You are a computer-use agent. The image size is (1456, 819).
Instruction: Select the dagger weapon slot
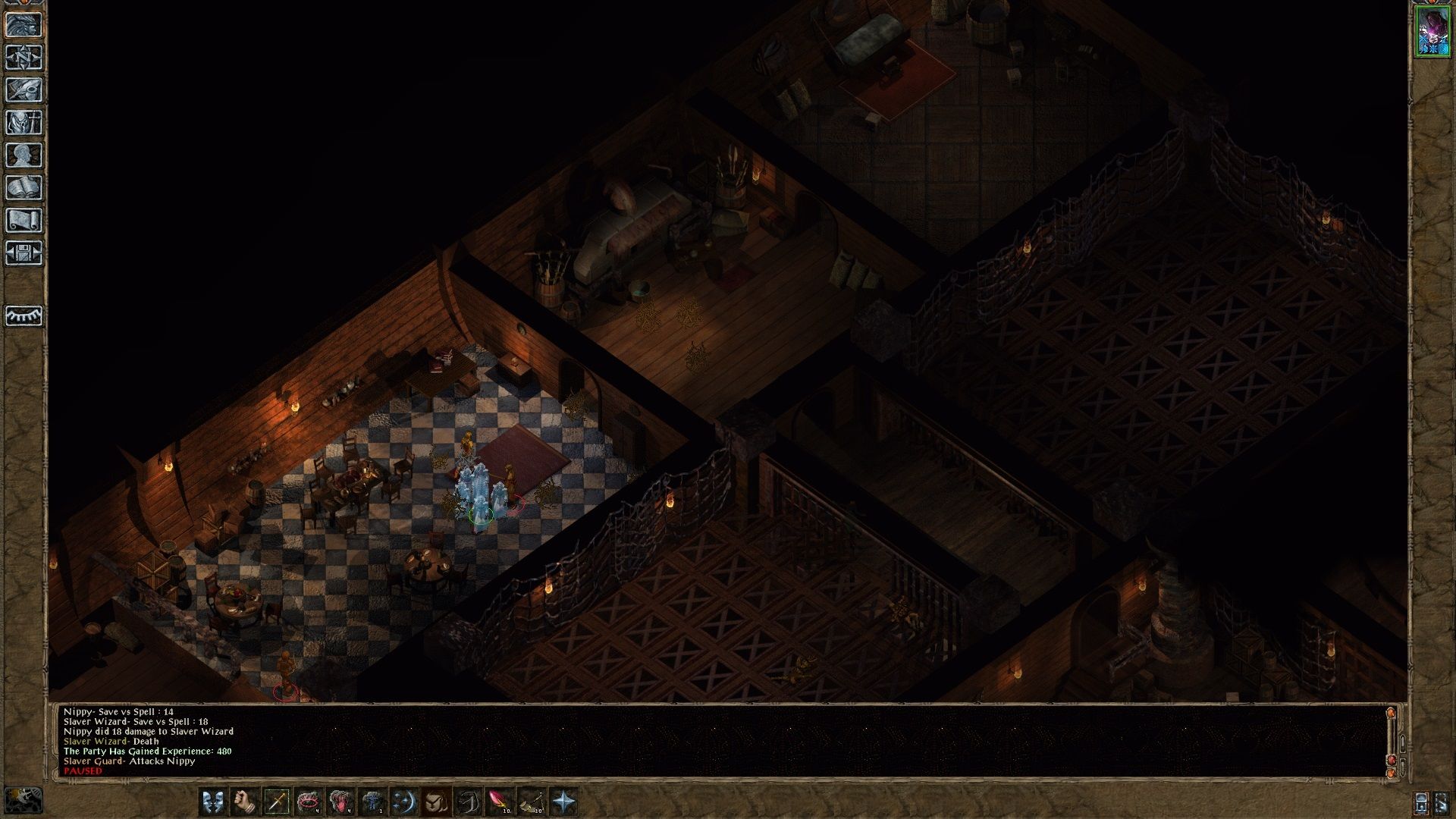(x=276, y=802)
